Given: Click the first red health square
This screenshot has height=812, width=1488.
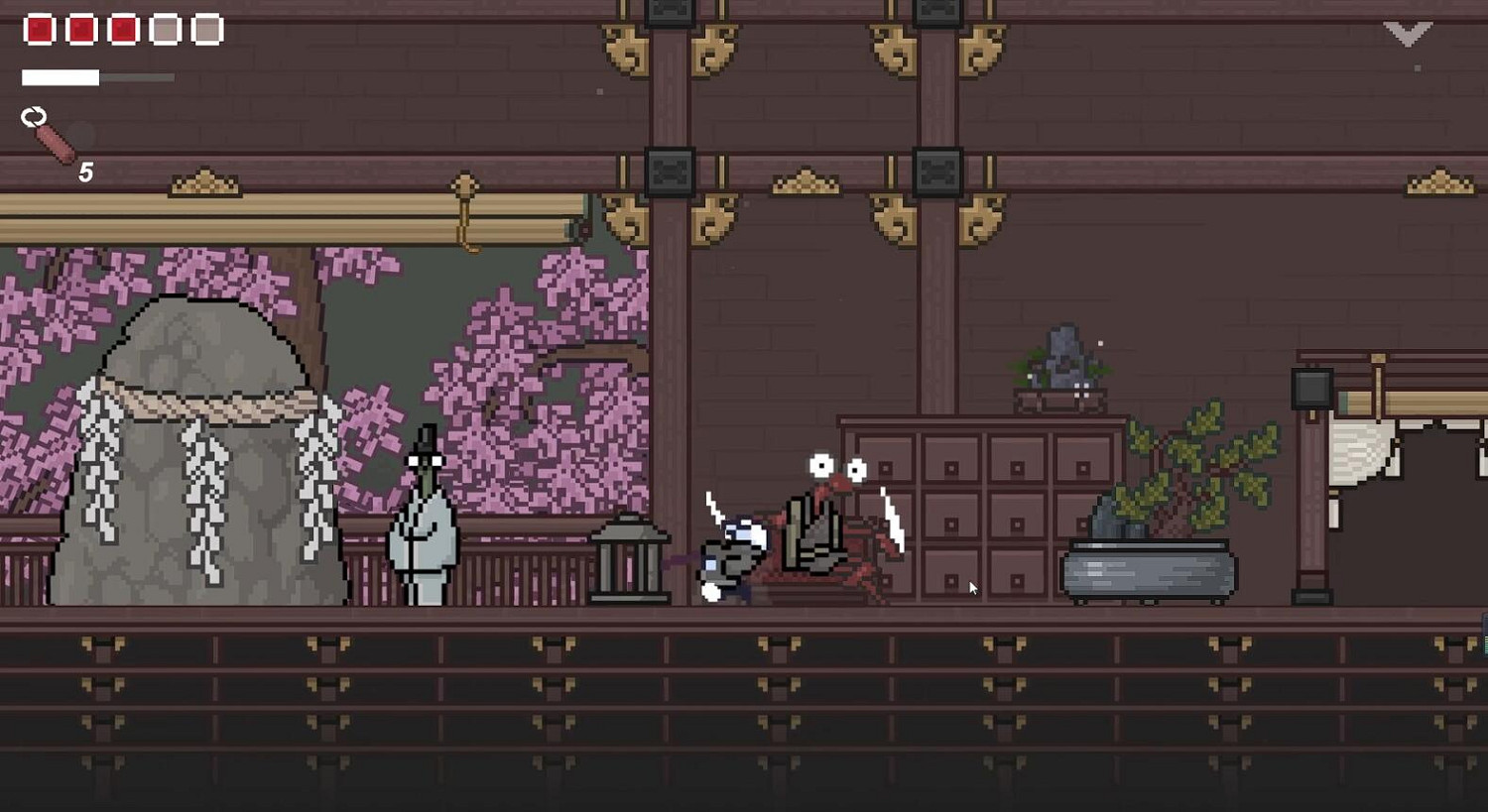Looking at the screenshot, I should [x=40, y=28].
